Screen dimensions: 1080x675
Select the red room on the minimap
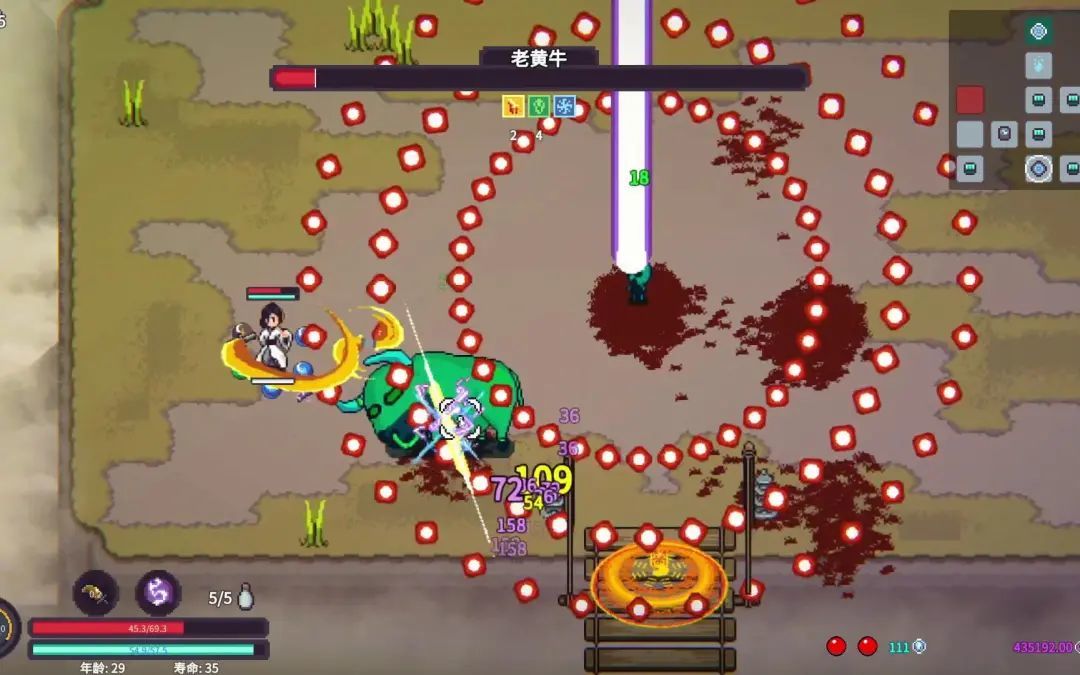coord(969,100)
